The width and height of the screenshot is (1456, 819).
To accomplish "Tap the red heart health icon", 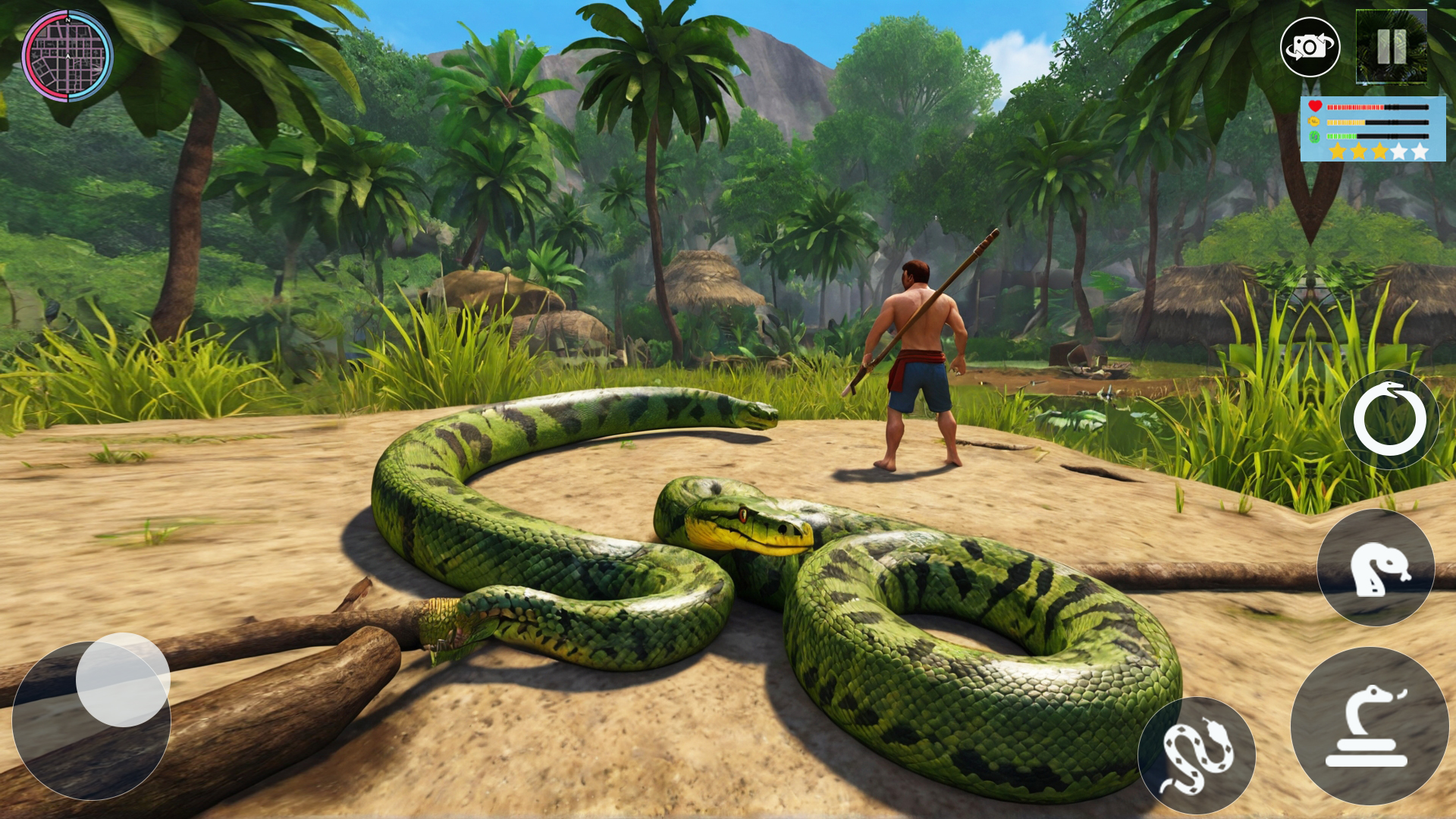I will pos(1315,106).
